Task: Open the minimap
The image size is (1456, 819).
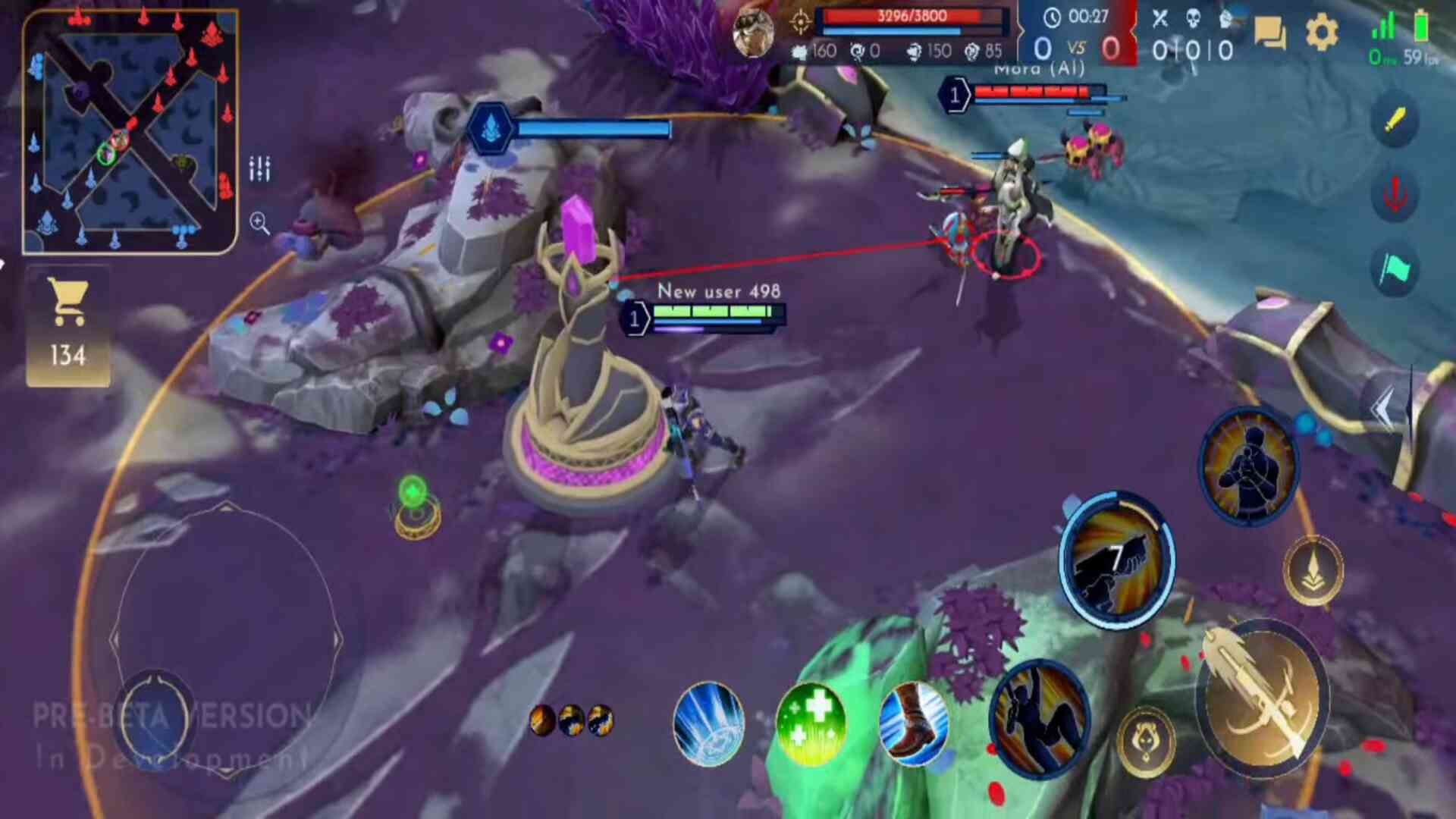Action: click(130, 132)
